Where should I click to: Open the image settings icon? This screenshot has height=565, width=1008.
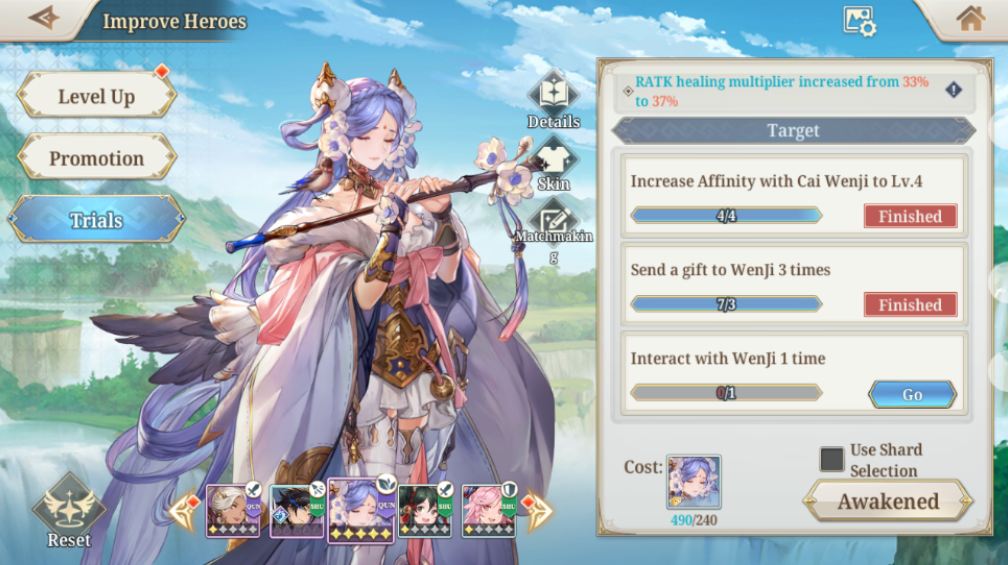pos(859,21)
